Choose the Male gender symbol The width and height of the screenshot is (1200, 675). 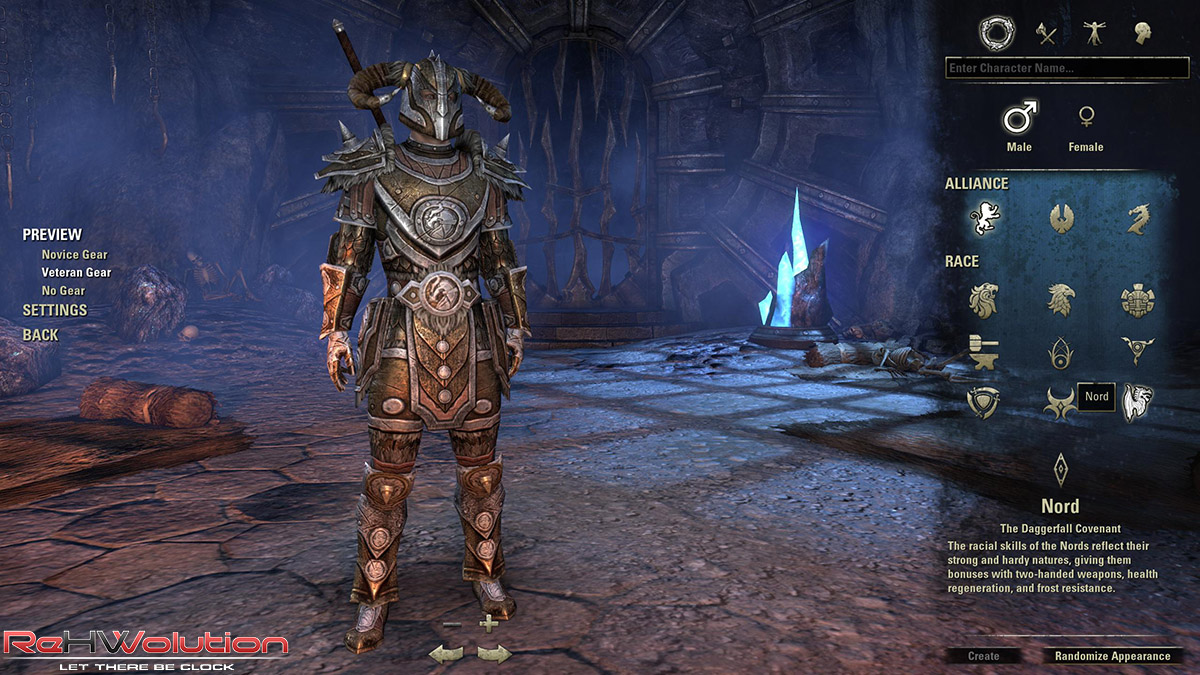coord(1020,119)
